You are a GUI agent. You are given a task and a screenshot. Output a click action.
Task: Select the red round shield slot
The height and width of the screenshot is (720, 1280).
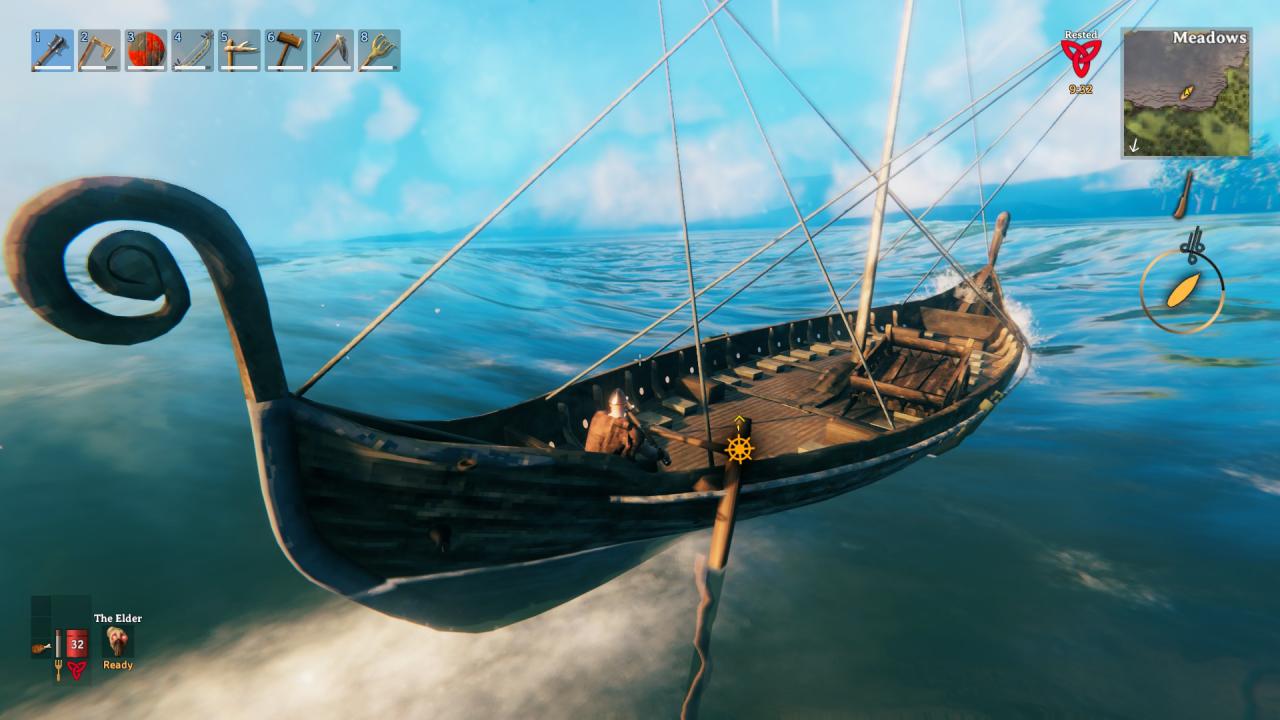pyautogui.click(x=146, y=50)
